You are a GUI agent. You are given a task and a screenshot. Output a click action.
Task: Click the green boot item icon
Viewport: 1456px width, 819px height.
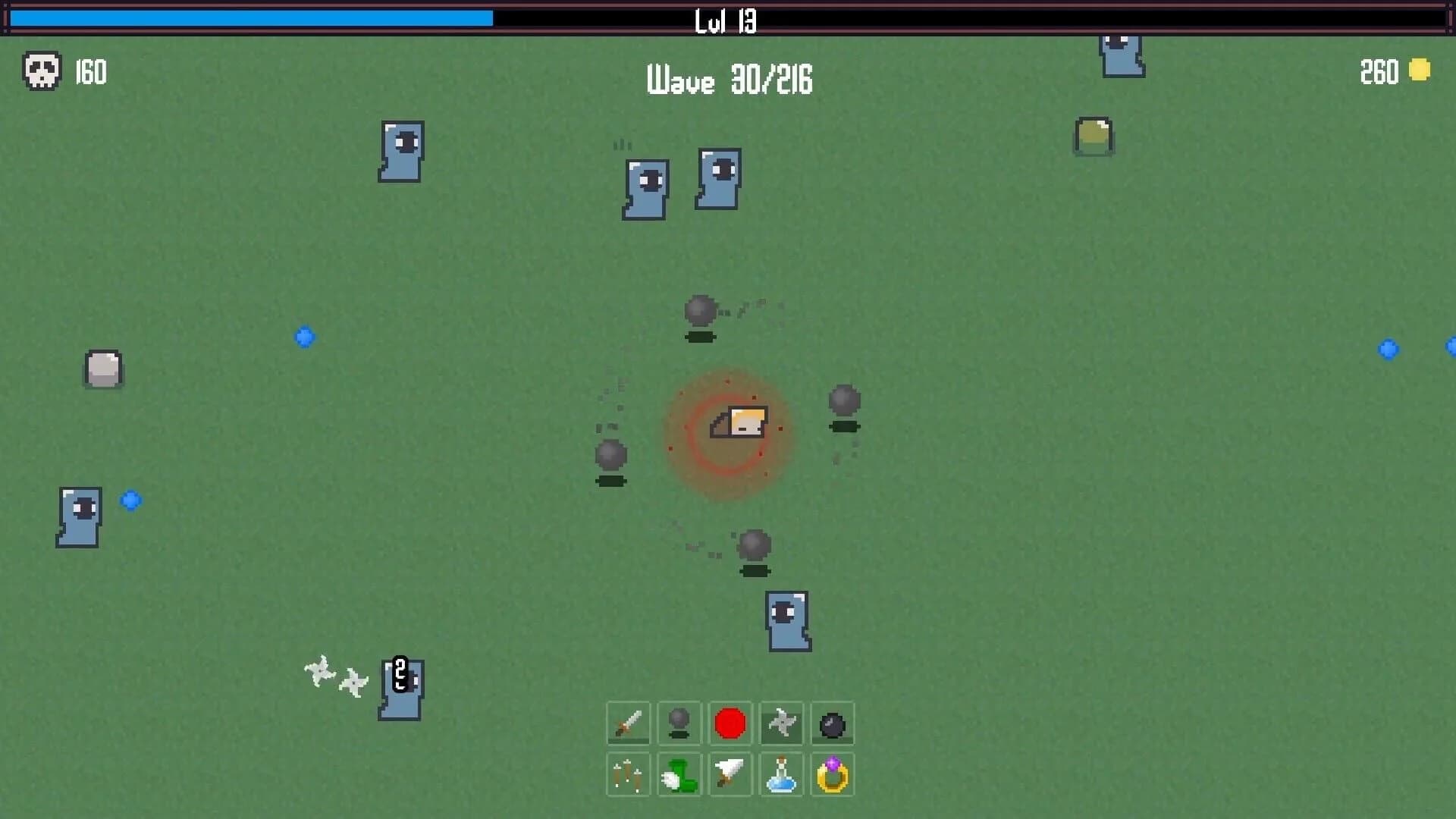[679, 774]
